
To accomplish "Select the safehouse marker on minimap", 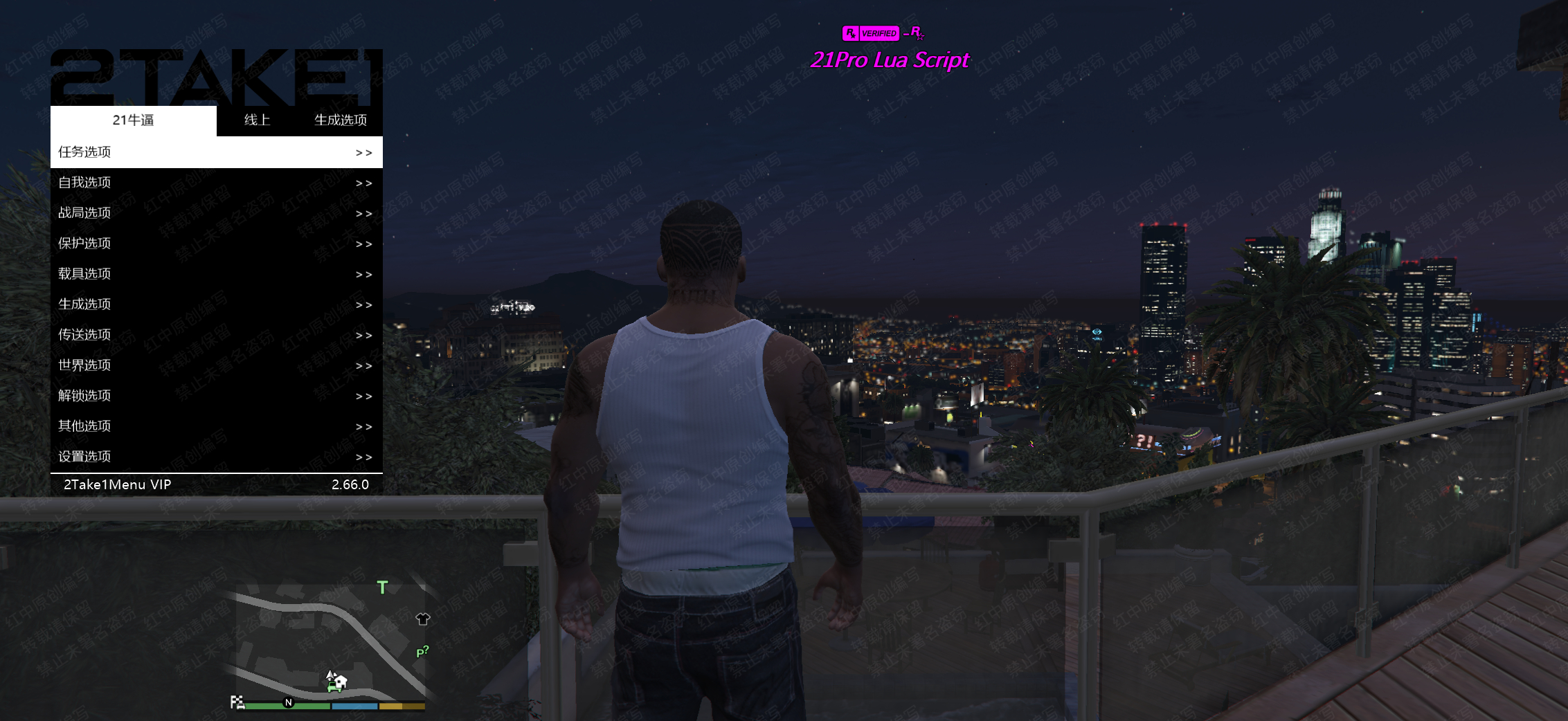I will (x=339, y=682).
